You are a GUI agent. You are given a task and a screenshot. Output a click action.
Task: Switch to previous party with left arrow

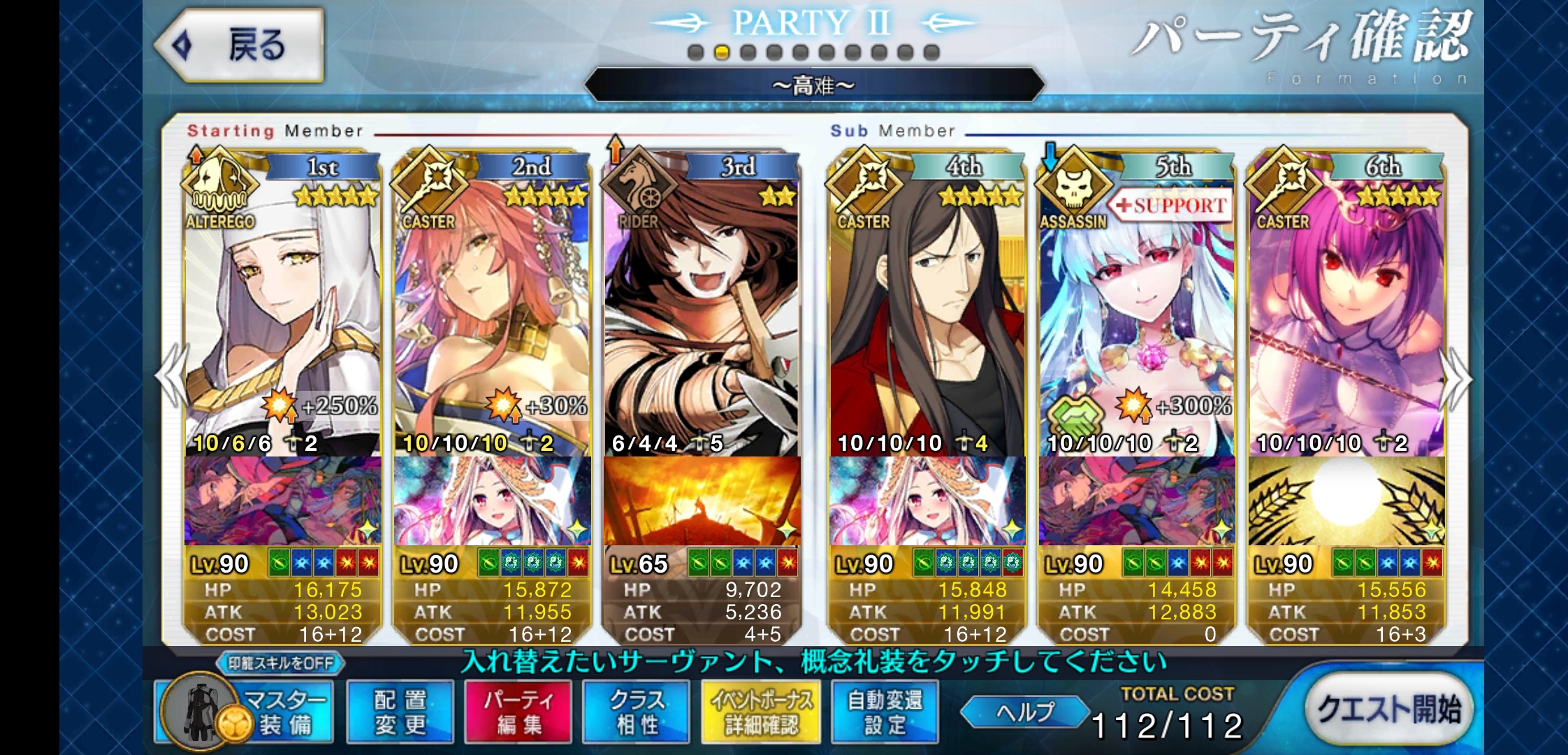(172, 377)
